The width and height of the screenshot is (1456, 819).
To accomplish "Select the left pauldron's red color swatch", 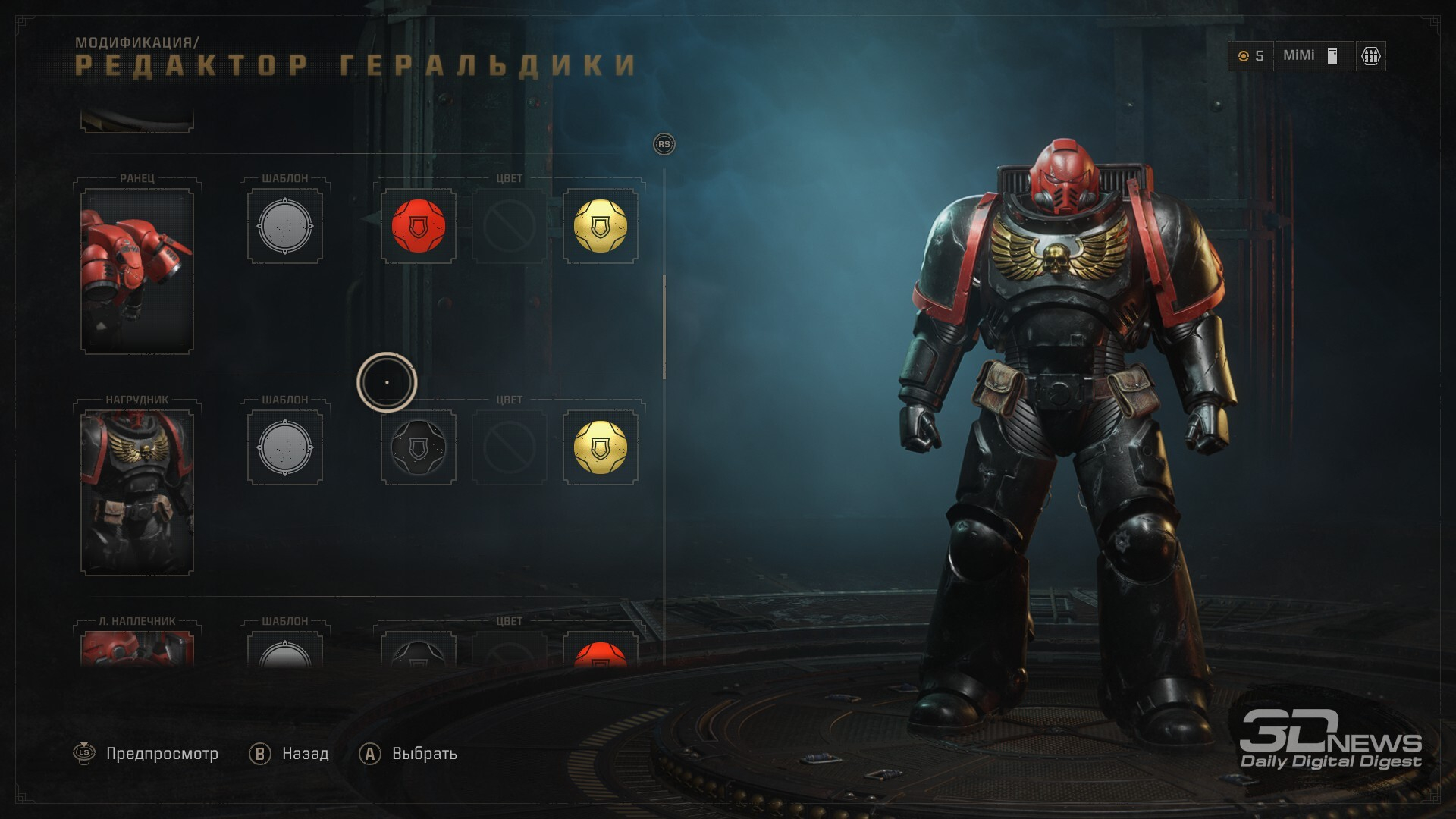I will (x=600, y=654).
